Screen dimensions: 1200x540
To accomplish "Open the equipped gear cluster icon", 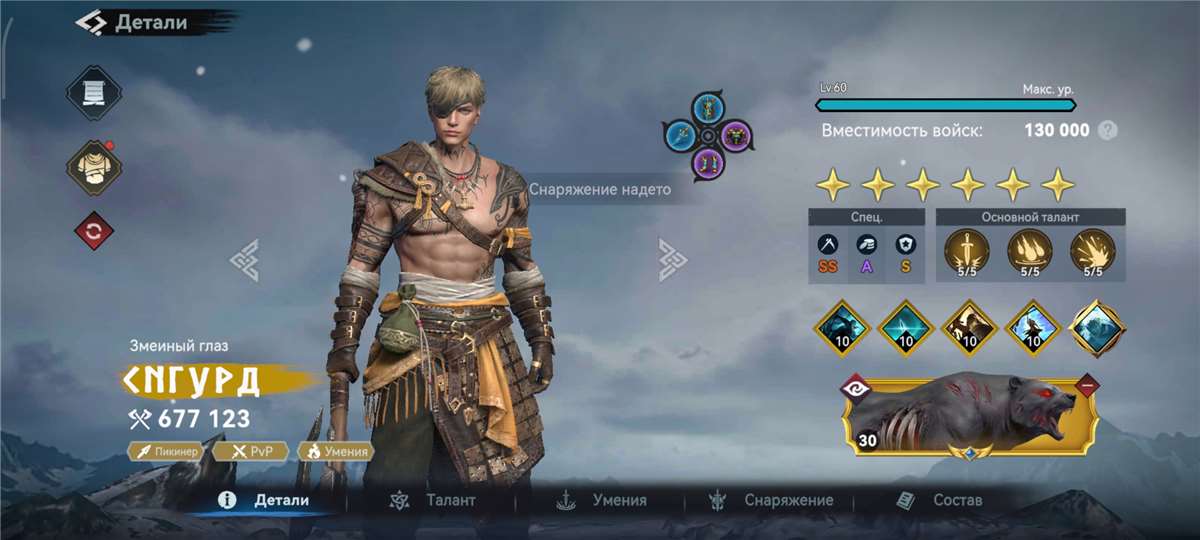I will 708,135.
